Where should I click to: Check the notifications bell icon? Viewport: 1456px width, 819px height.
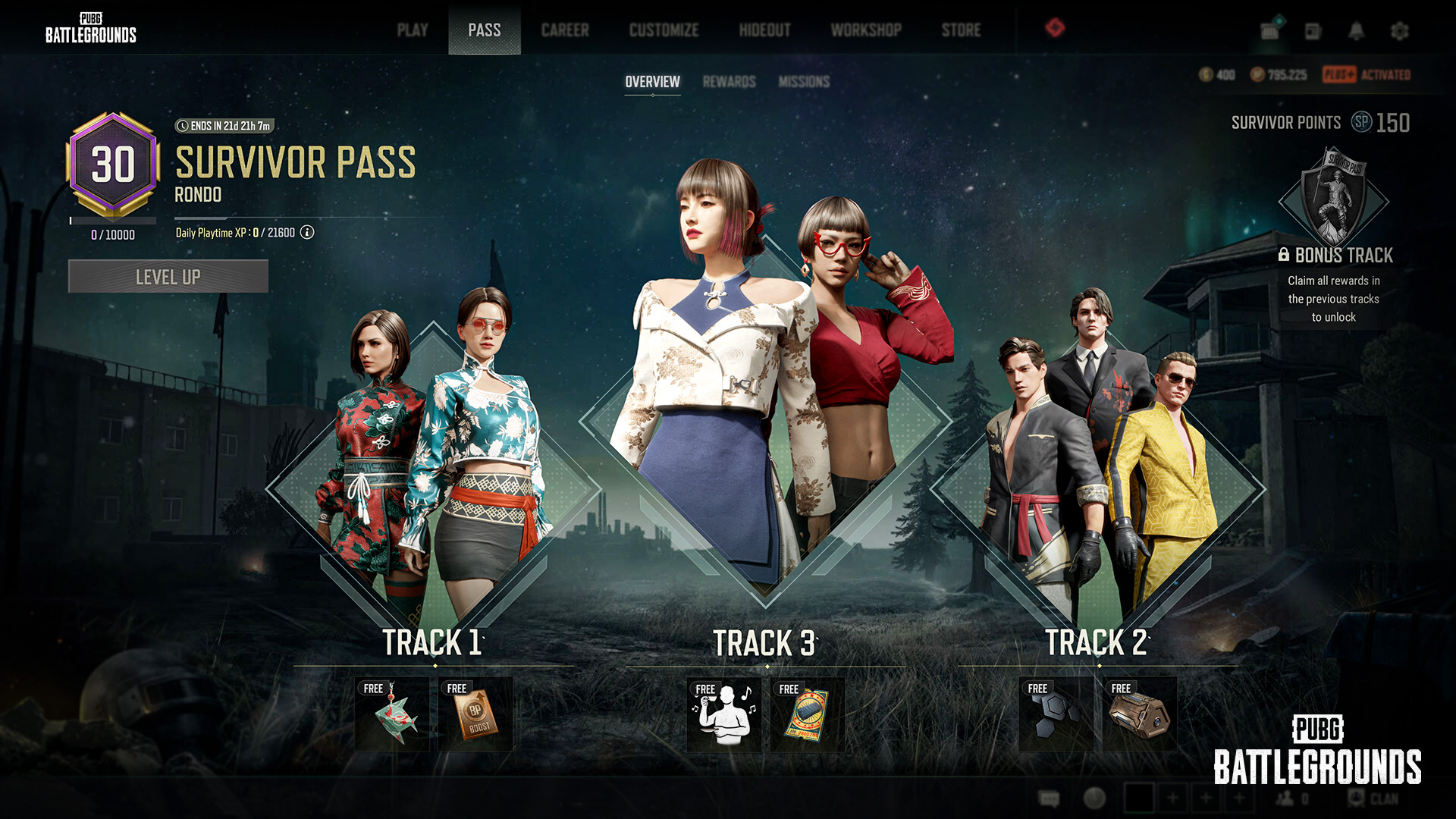click(1356, 31)
